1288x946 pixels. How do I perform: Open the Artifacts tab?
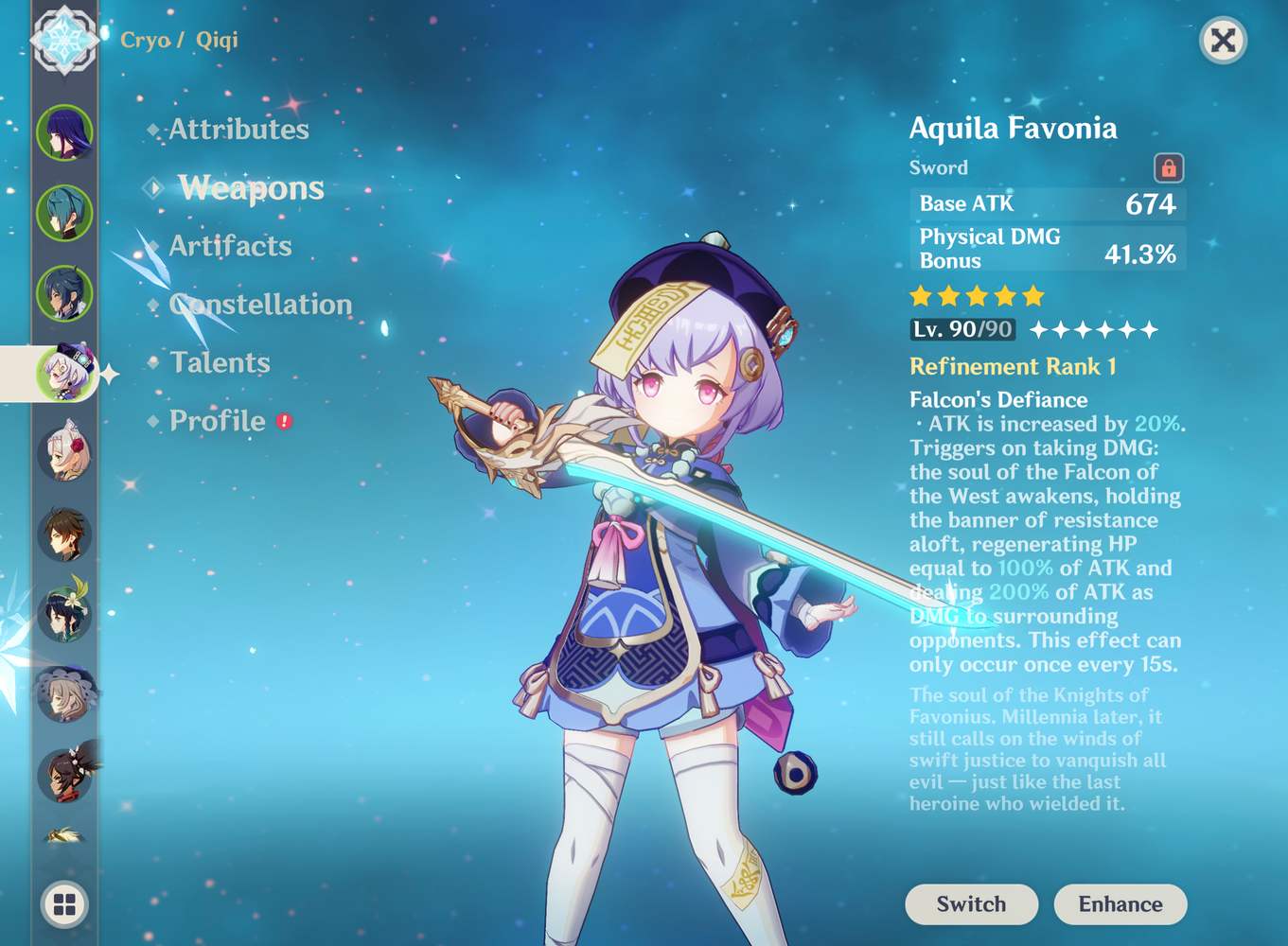tap(230, 246)
